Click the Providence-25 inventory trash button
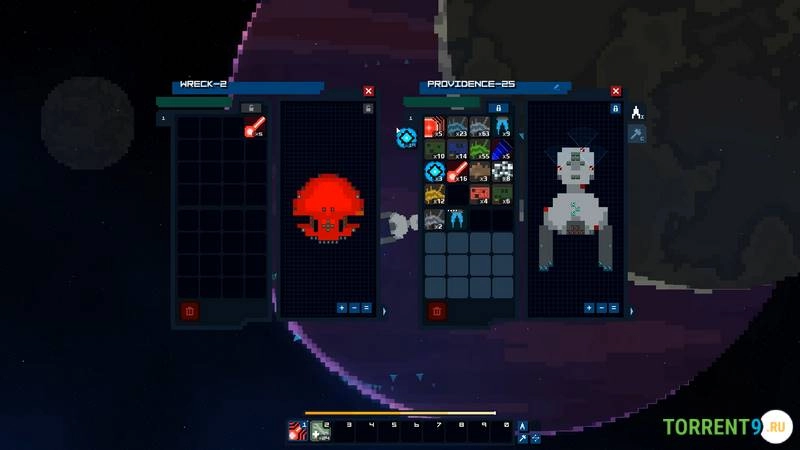The image size is (800, 450). click(436, 311)
